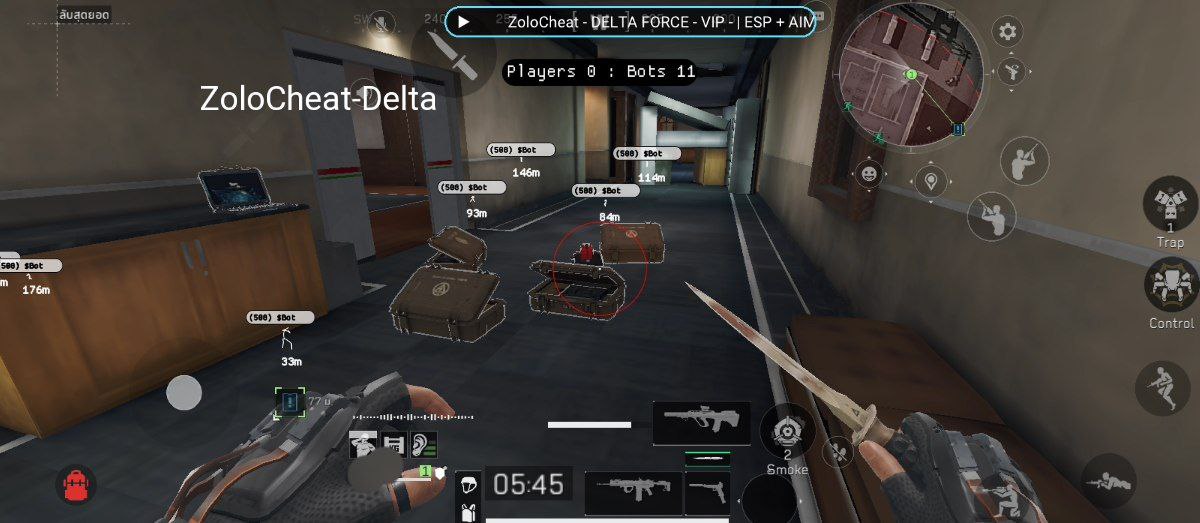Open the red backpack inventory

77,486
